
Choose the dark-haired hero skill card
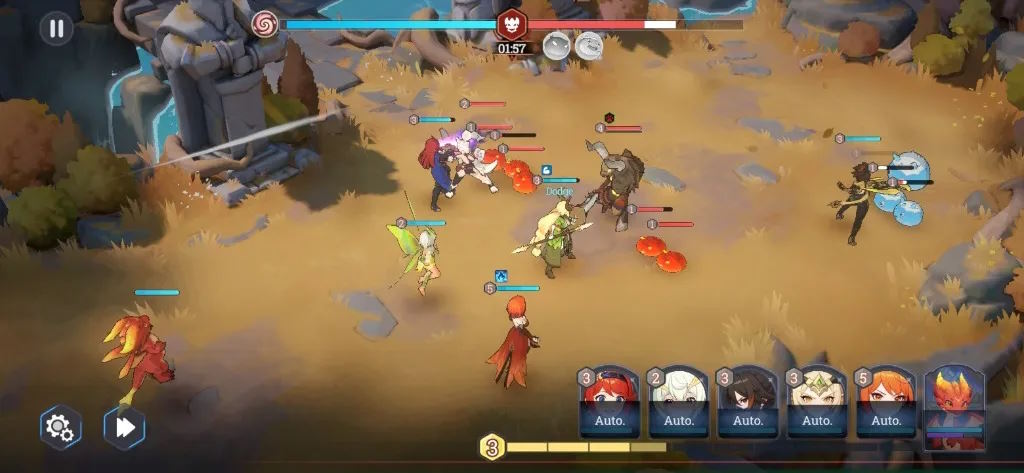[x=747, y=402]
